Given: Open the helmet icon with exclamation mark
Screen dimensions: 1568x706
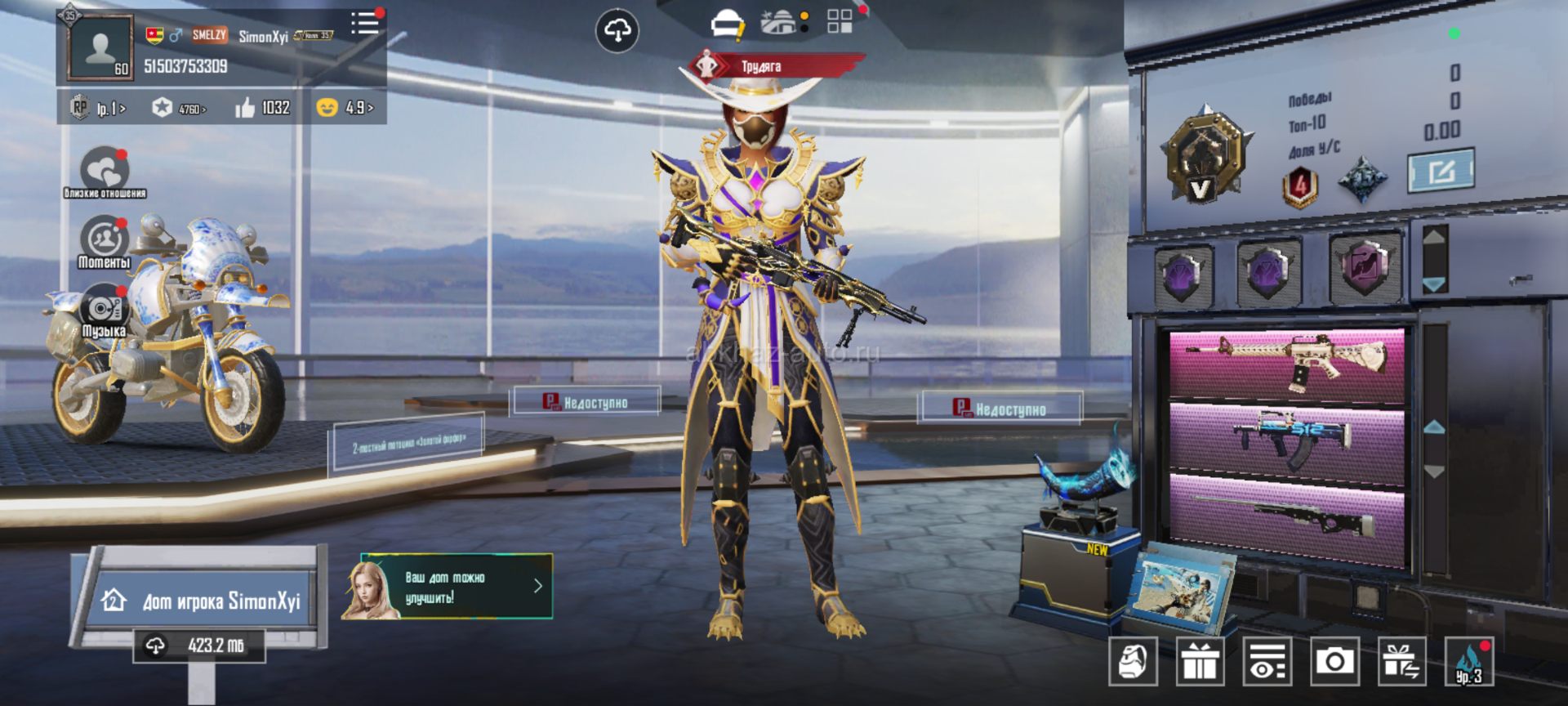Looking at the screenshot, I should 727,25.
